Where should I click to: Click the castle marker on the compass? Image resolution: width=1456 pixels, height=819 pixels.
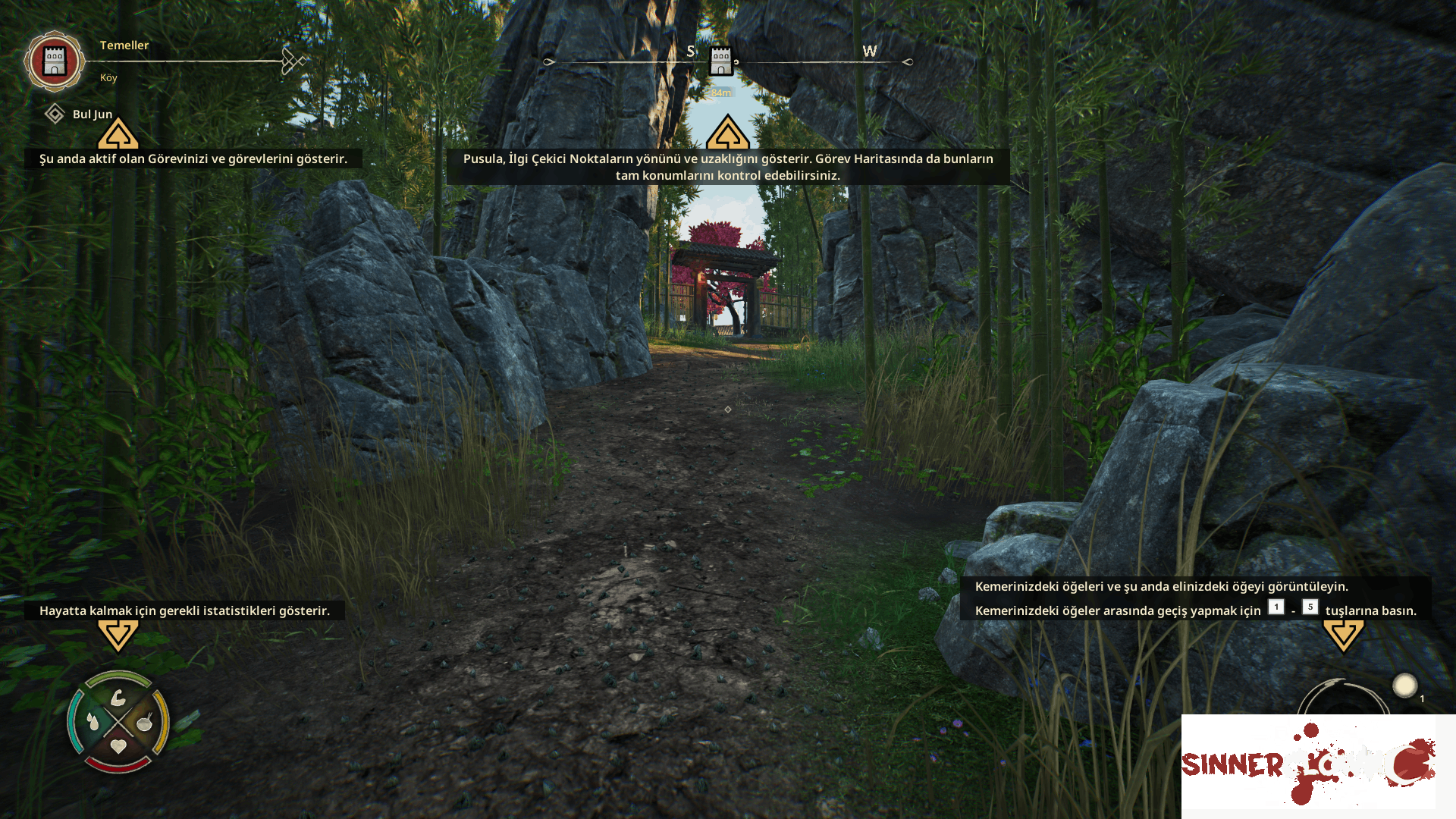coord(720,61)
